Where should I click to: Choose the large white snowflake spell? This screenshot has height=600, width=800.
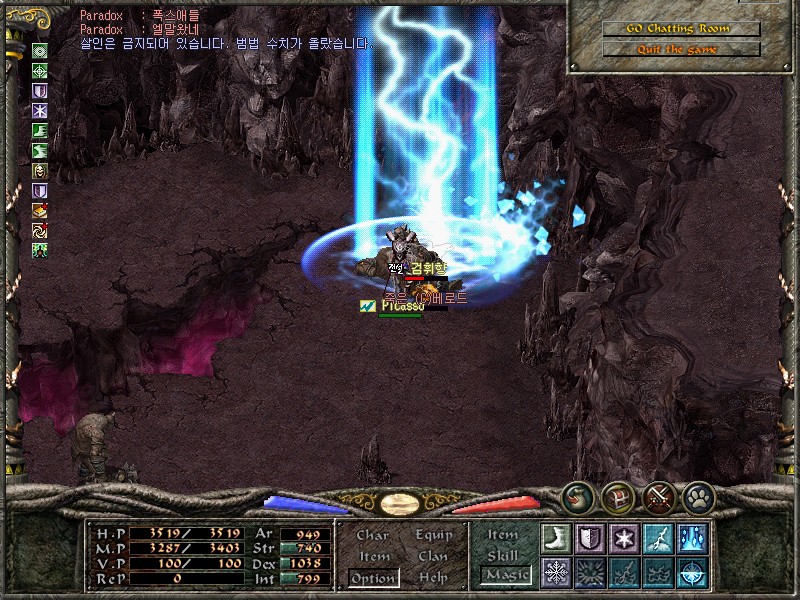coord(556,572)
